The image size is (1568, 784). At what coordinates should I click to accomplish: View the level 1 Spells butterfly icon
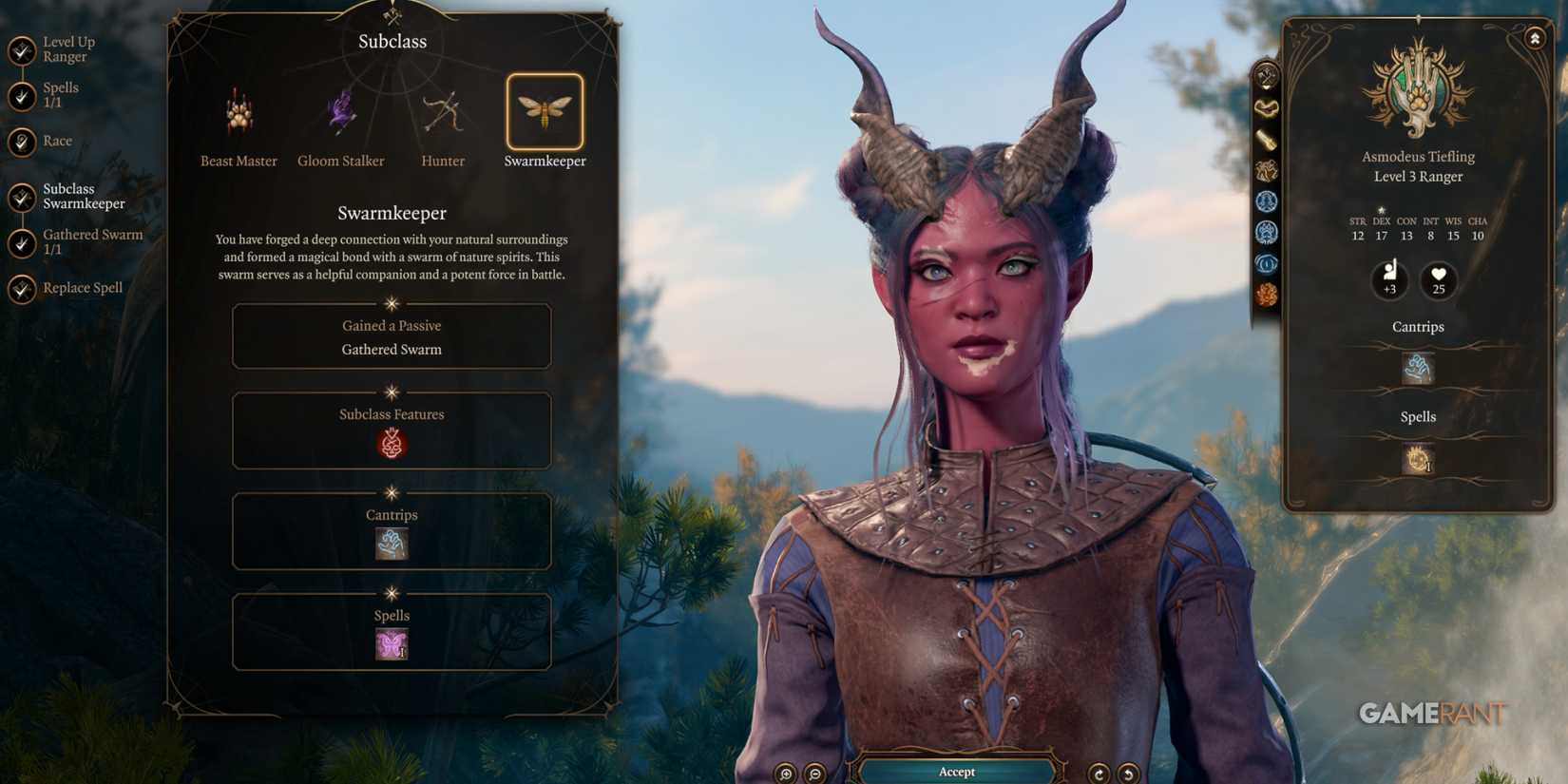click(x=392, y=642)
